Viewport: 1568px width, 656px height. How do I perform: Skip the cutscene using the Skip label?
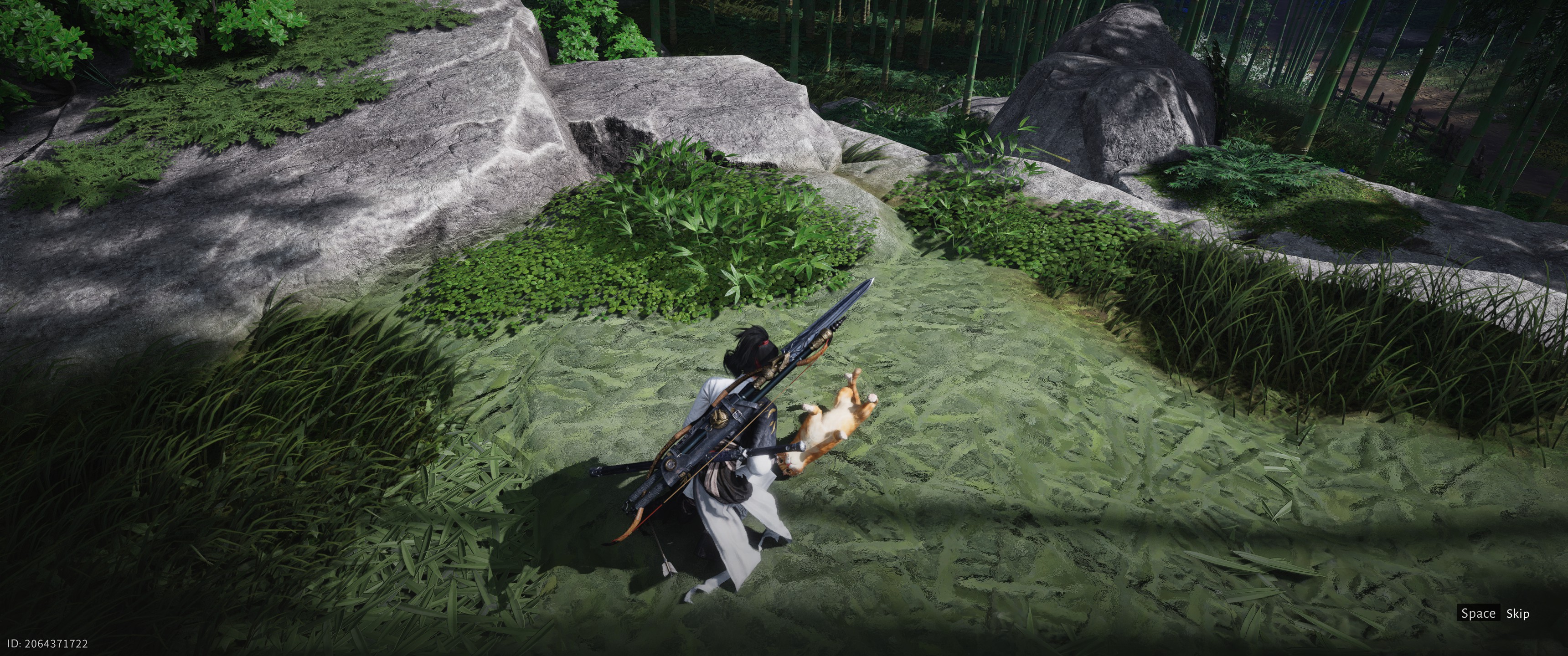(x=1517, y=613)
